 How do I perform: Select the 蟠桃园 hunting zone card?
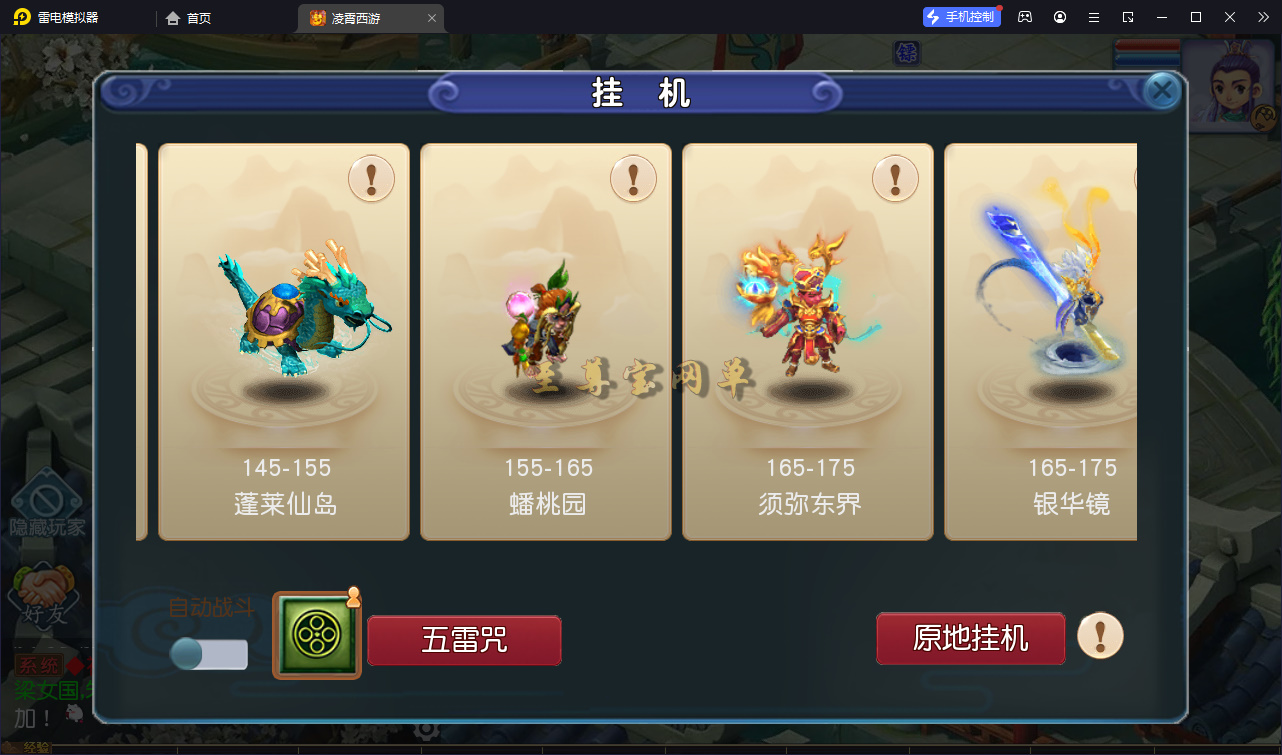545,340
